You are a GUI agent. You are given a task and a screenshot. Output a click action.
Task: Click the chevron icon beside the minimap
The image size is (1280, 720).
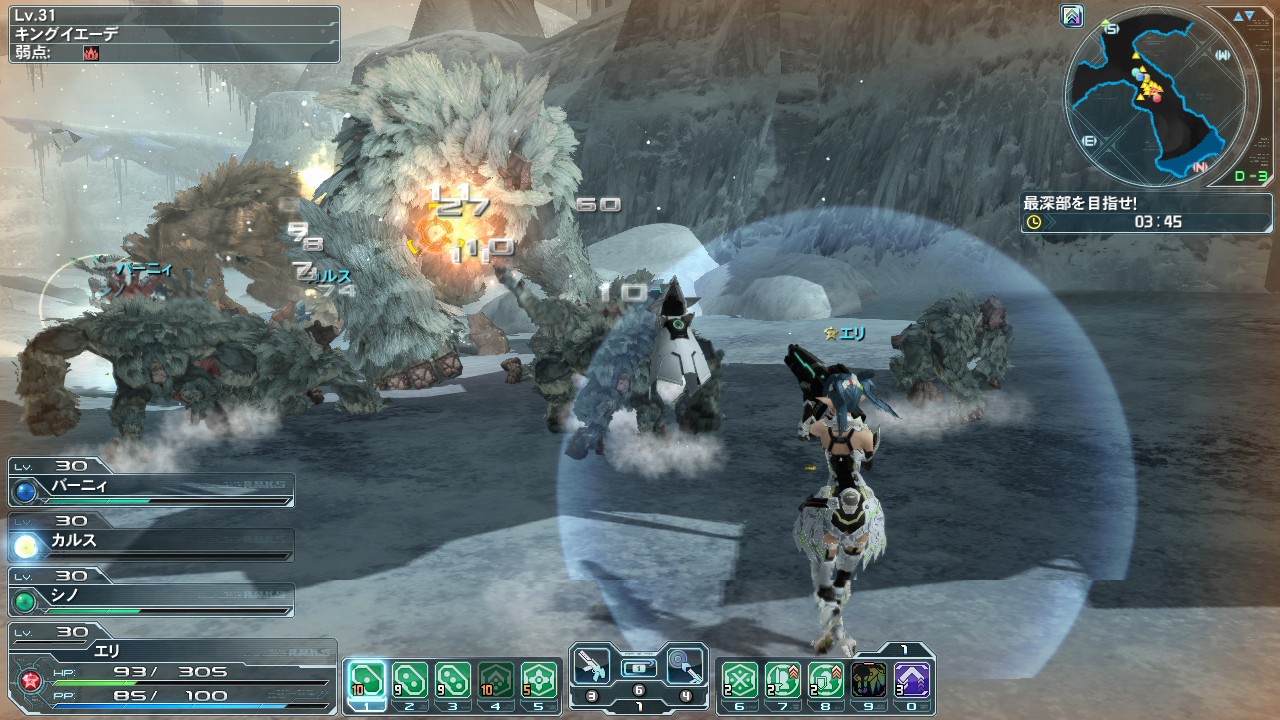pyautogui.click(x=1073, y=16)
